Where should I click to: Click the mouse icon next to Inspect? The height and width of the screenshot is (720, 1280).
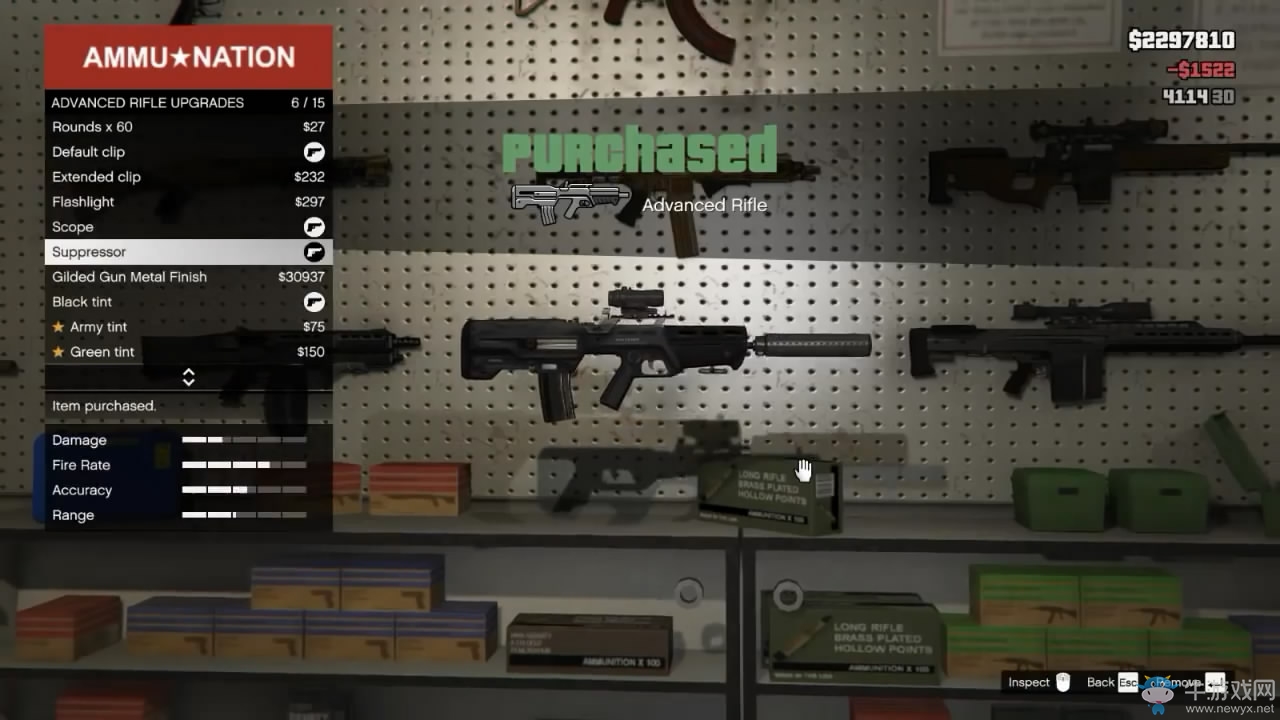click(1063, 682)
